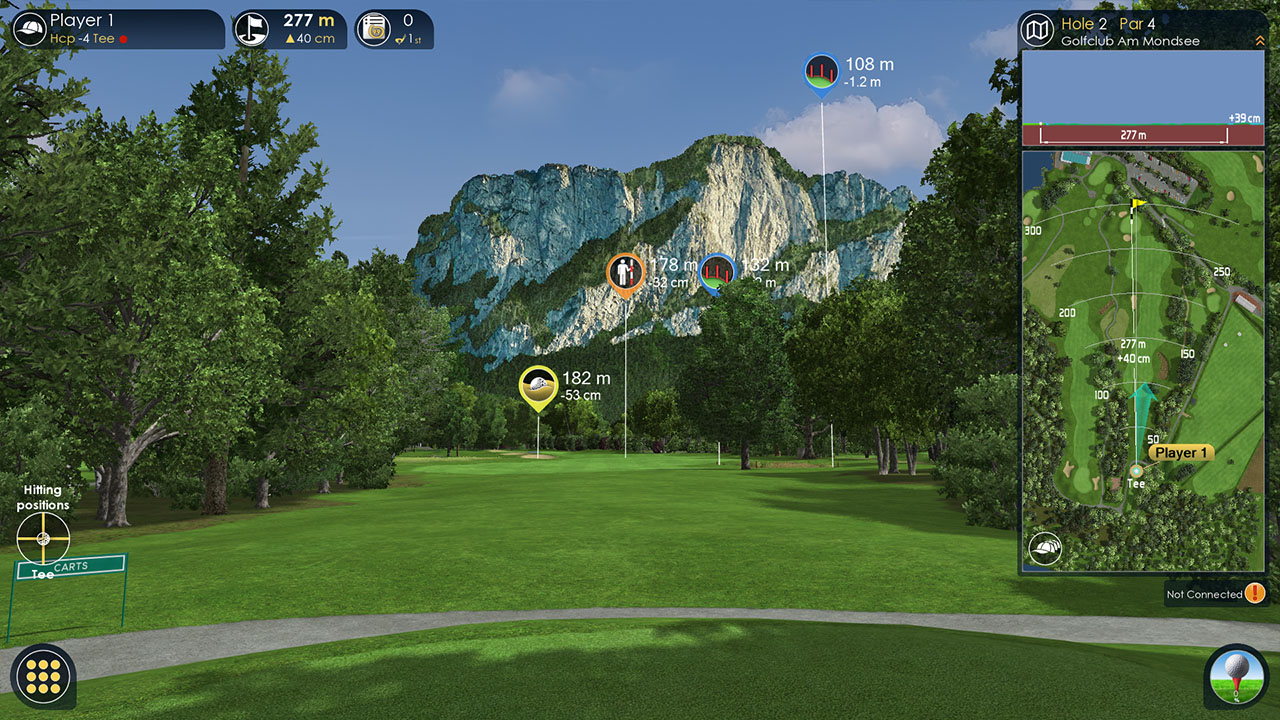1280x720 pixels.
Task: Select the Hitting positions crosshair
Action: (43, 538)
